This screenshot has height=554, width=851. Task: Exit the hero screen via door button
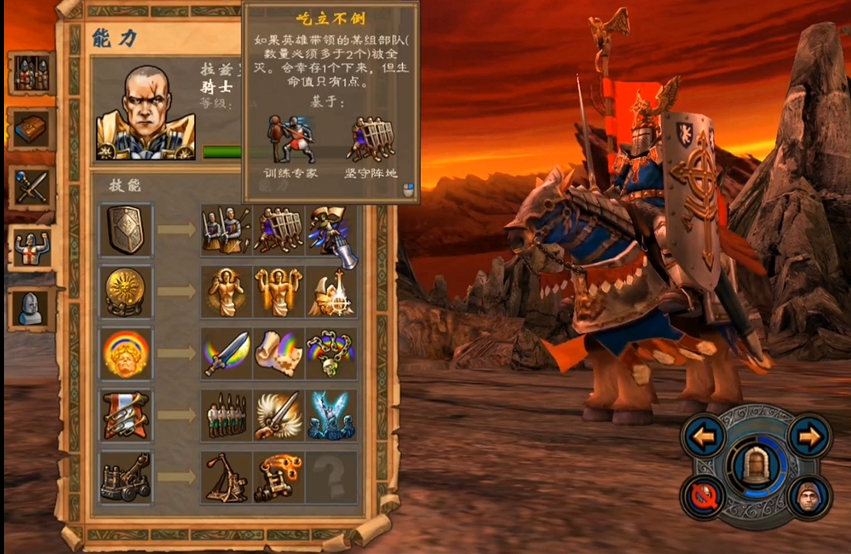pyautogui.click(x=757, y=468)
